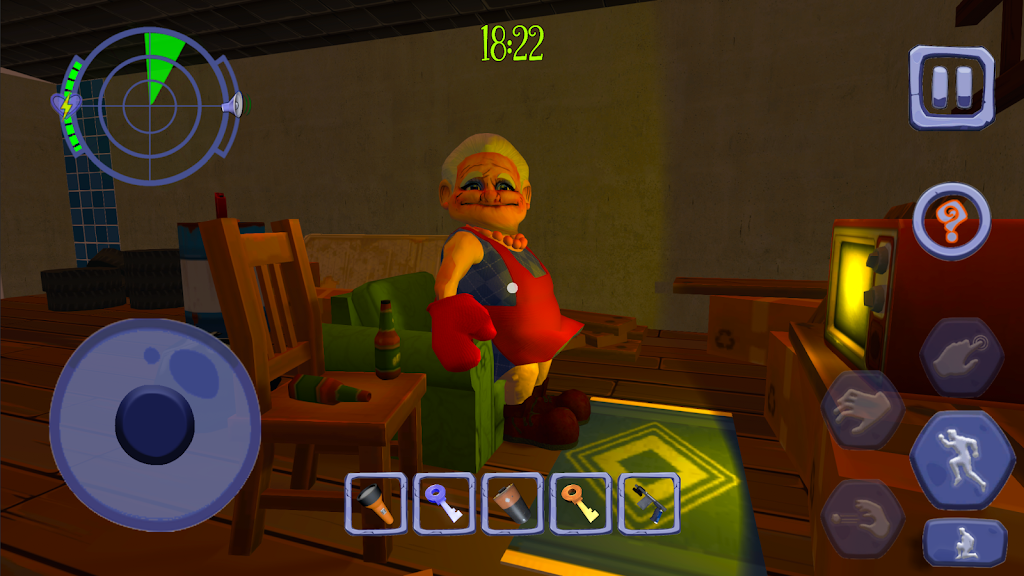Use the throw object button
This screenshot has width=1024, height=576.
861,518
